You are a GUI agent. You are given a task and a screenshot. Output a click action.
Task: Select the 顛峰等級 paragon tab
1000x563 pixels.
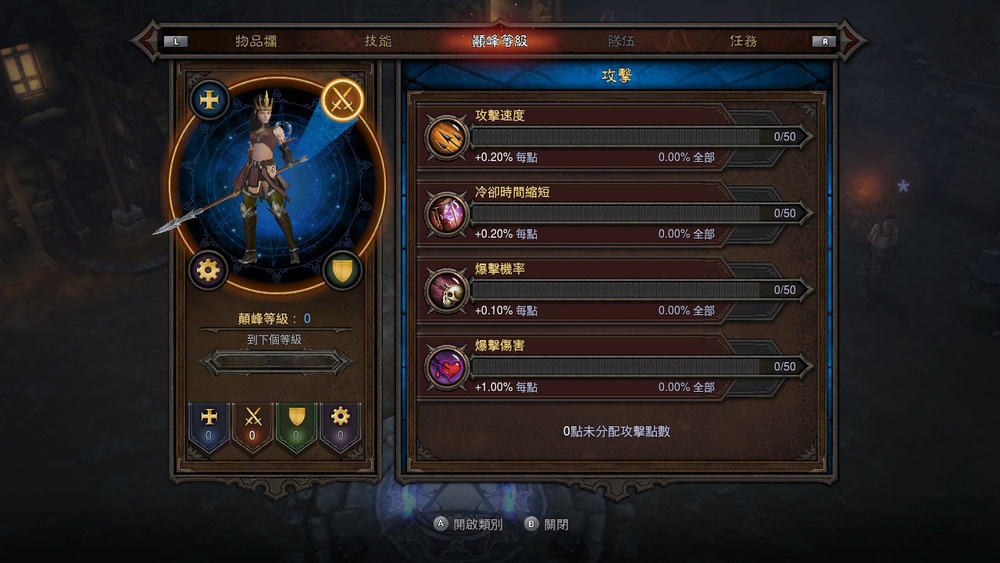point(499,42)
